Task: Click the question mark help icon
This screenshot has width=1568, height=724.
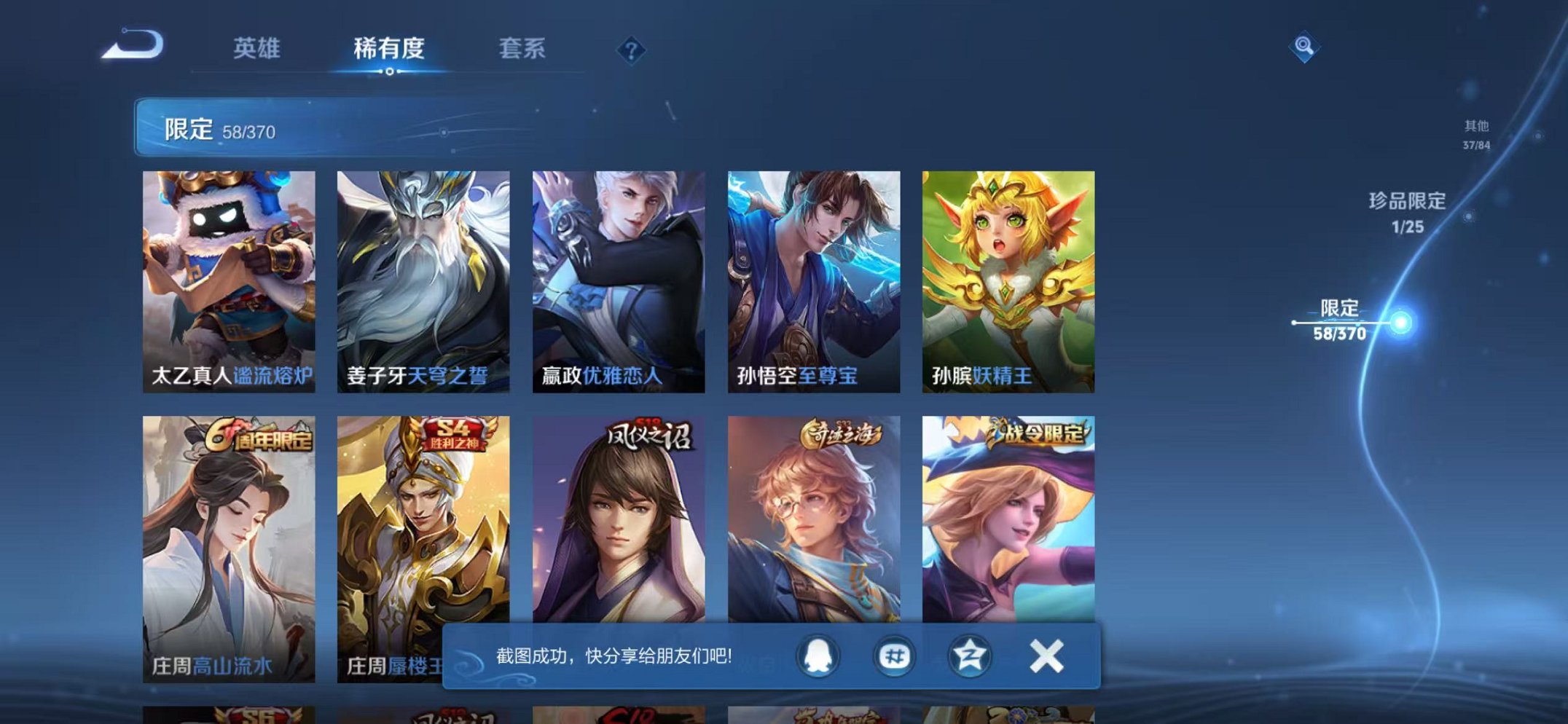Action: click(632, 51)
